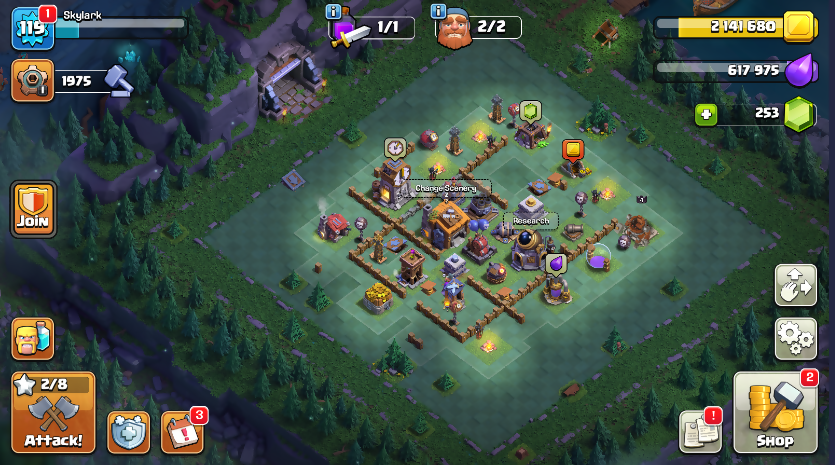
Task: Click the green plus to buy gems
Action: pyautogui.click(x=707, y=114)
